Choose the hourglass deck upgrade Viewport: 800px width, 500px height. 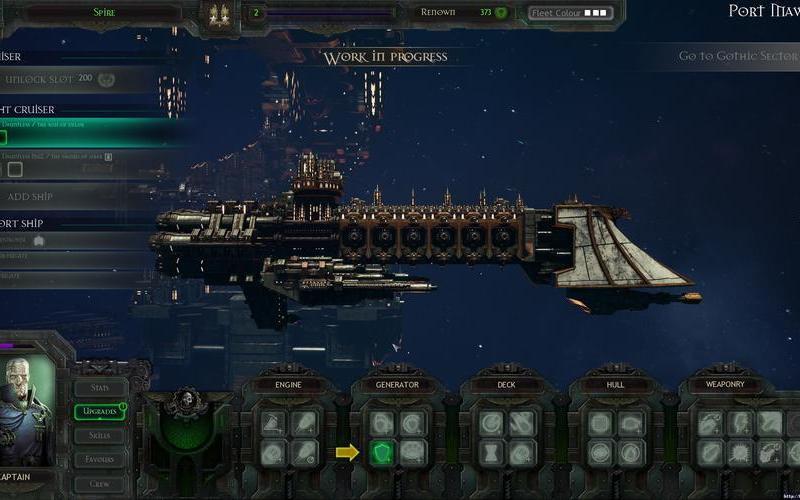pyautogui.click(x=491, y=453)
